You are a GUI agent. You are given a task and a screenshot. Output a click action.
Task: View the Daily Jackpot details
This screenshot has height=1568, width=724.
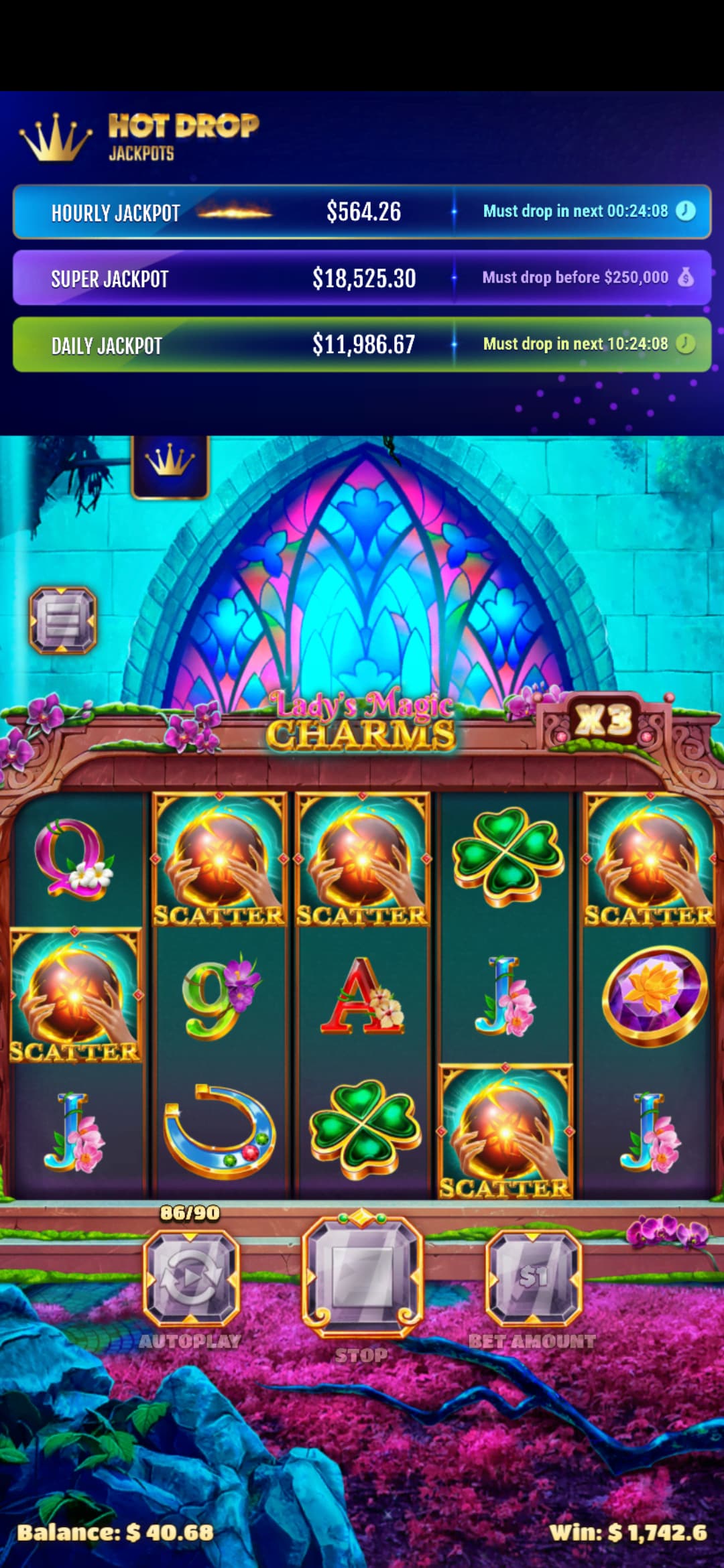[x=362, y=344]
